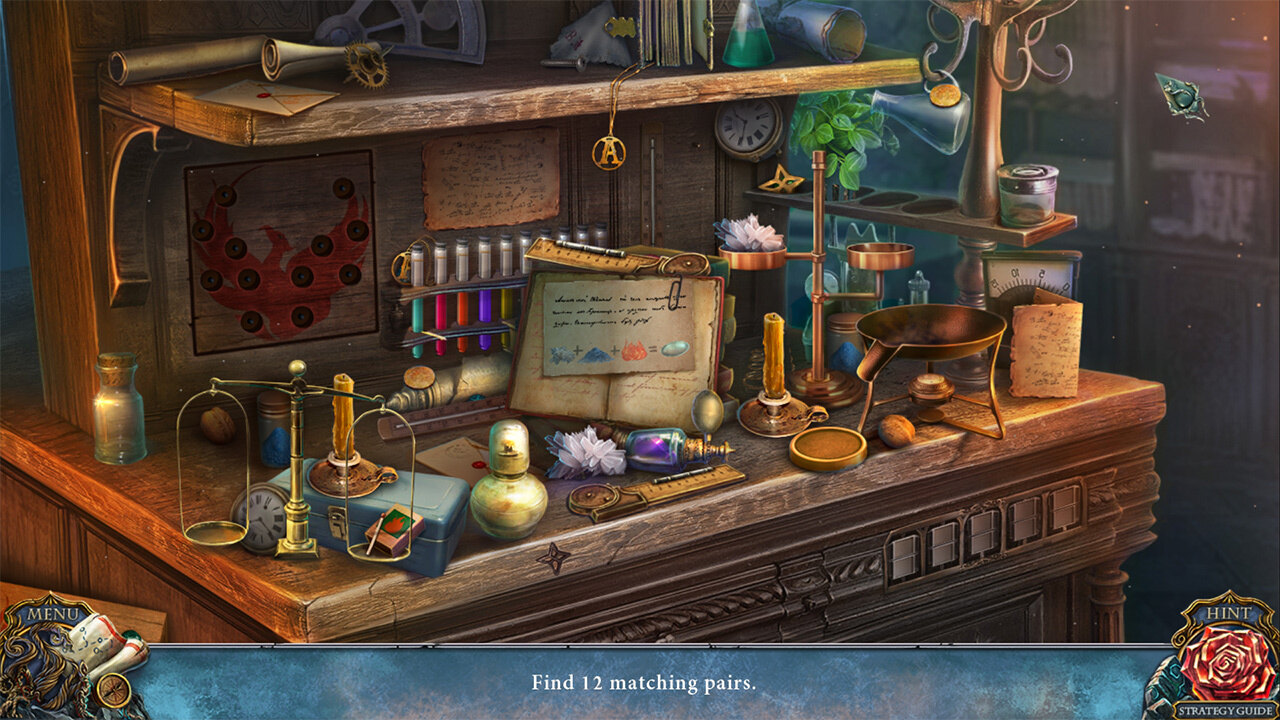Use the red rose Hint button

pos(1227,662)
